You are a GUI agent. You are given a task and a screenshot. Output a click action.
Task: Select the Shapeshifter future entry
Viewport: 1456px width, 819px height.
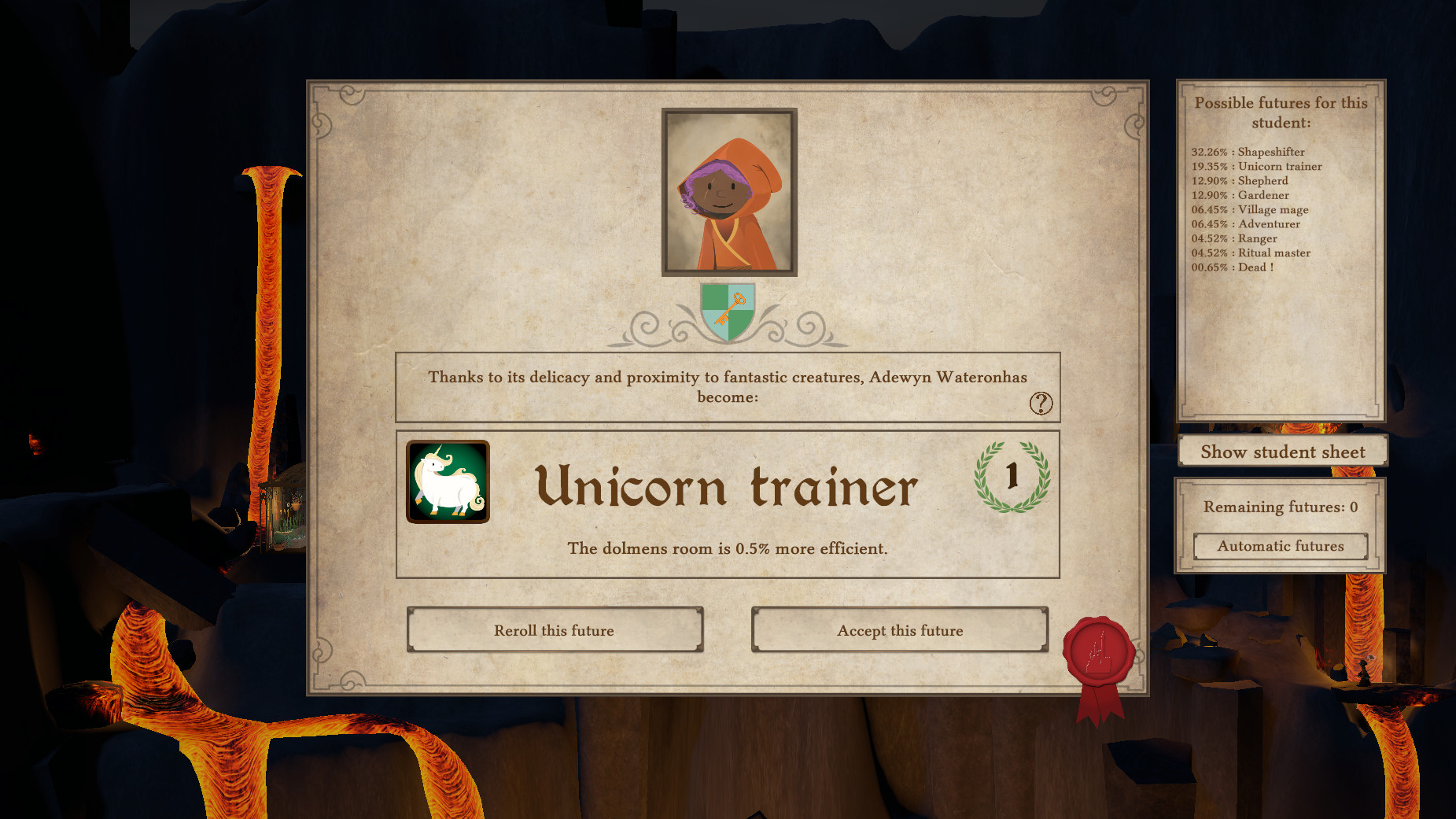pos(1247,152)
